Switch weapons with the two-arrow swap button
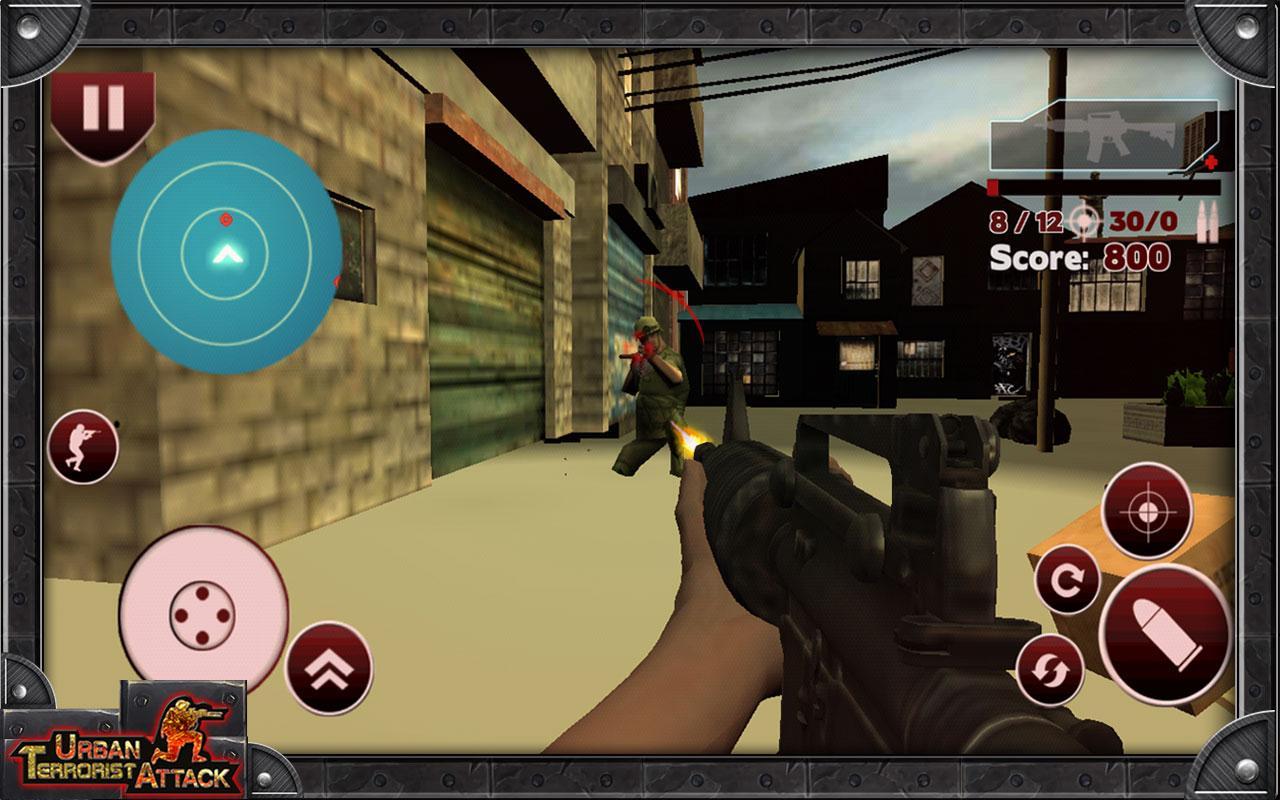Screen dimensions: 1280x800 (1051, 668)
